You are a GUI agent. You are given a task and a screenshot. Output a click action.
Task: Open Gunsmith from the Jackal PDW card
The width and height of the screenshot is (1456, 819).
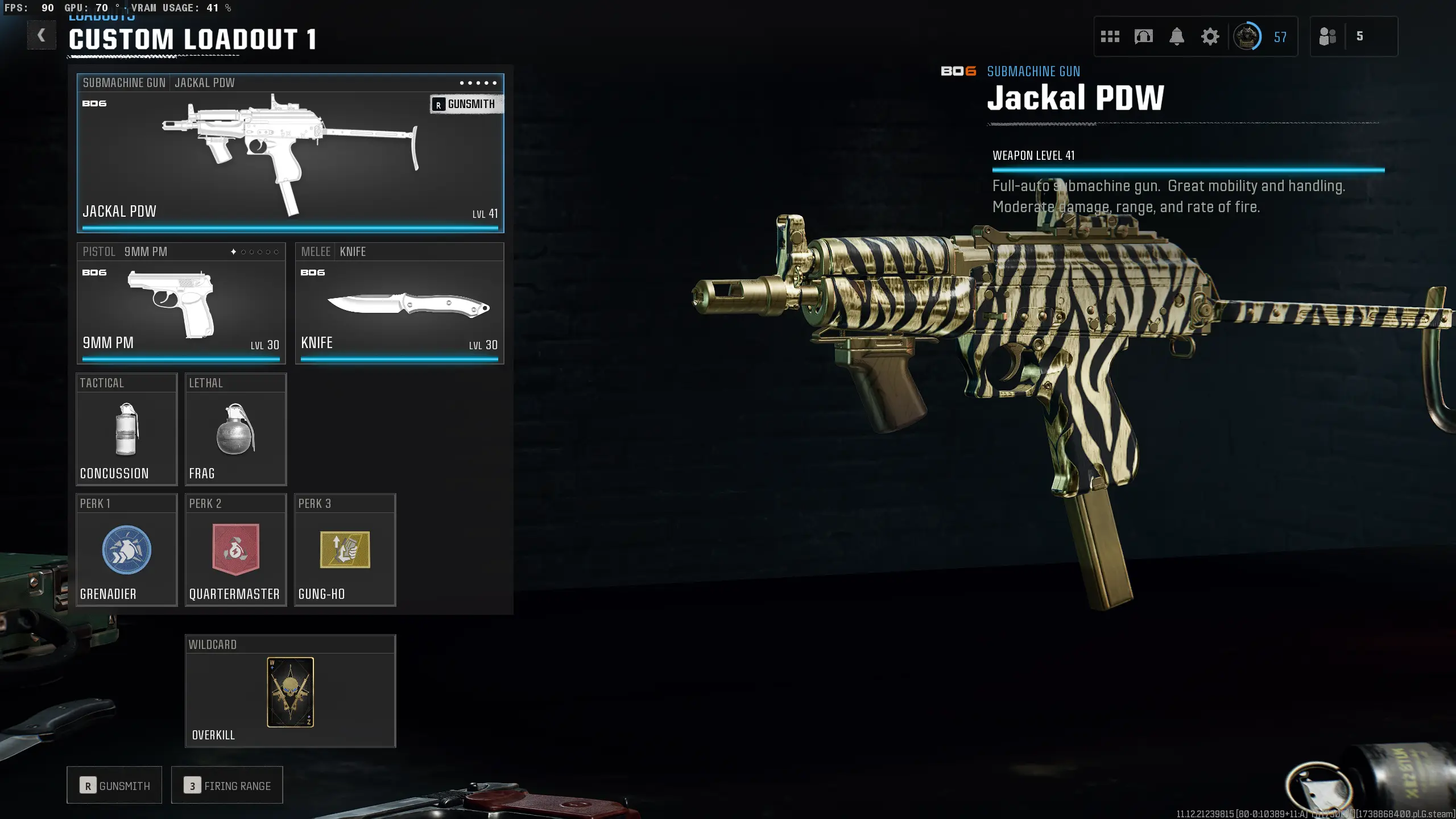coord(466,104)
